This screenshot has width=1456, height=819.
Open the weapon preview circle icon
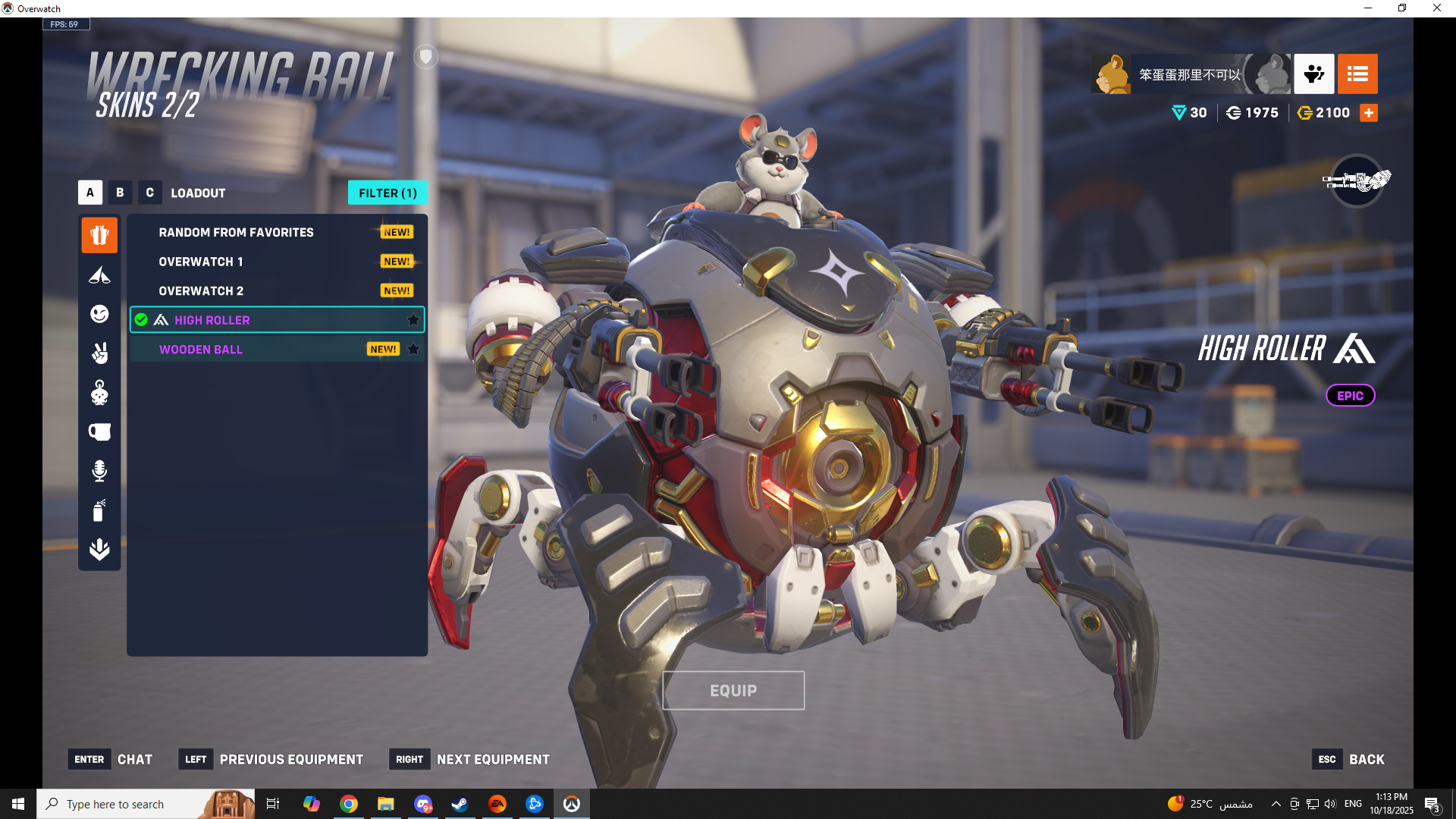tap(1357, 180)
